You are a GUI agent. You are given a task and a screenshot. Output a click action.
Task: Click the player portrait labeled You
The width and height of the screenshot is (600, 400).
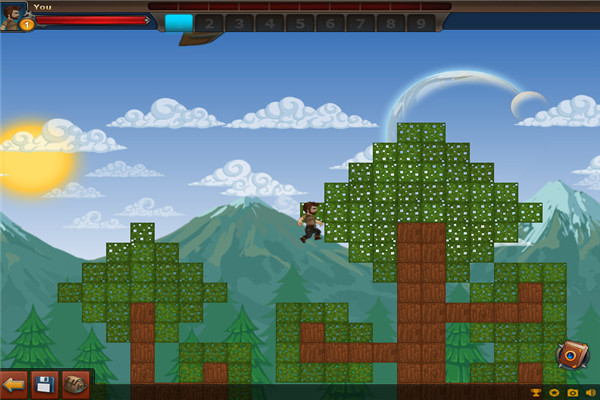(x=14, y=17)
